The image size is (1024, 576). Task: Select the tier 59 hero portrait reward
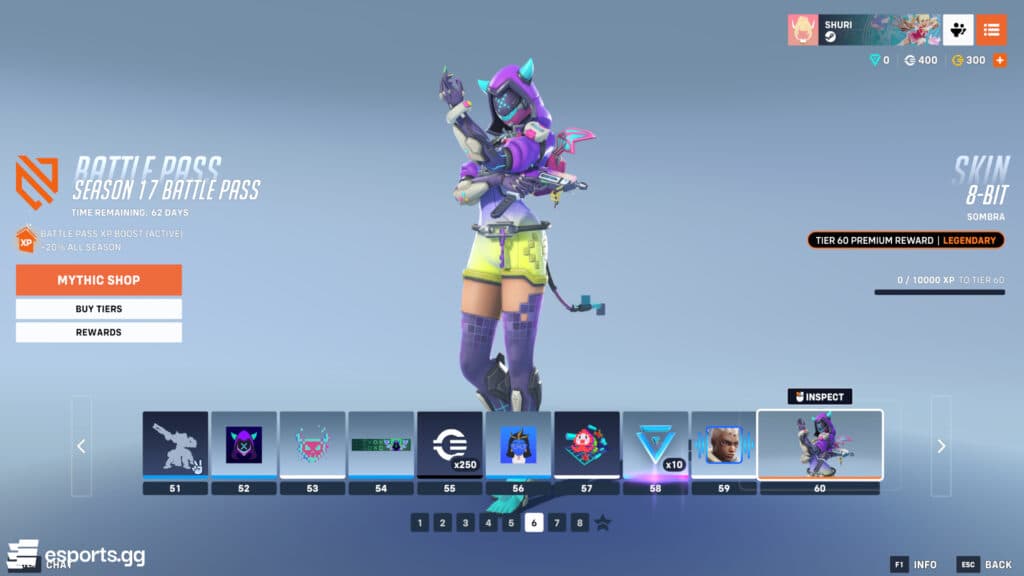pos(723,445)
